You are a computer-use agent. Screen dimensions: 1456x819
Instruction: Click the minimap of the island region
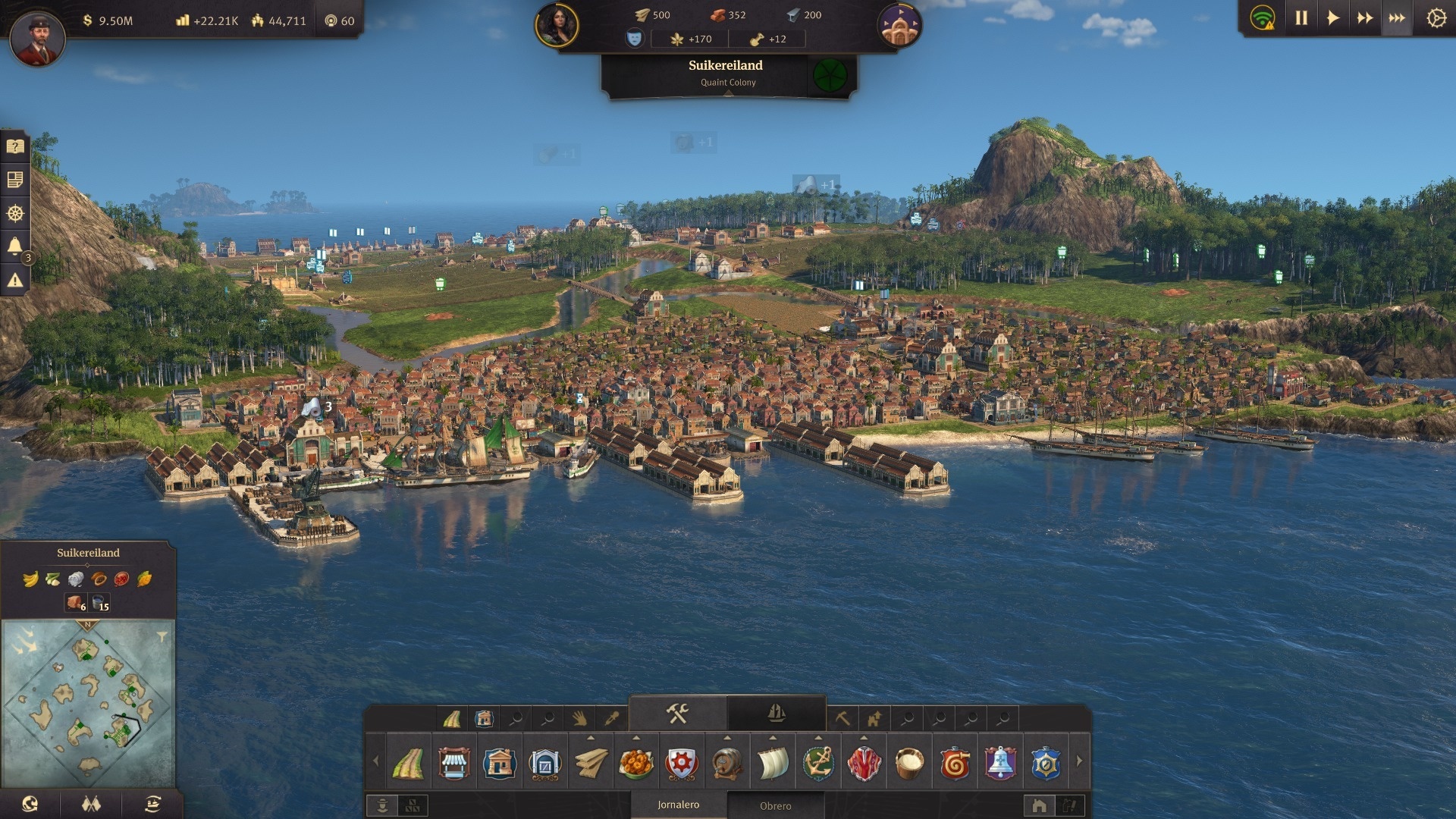pyautogui.click(x=88, y=701)
